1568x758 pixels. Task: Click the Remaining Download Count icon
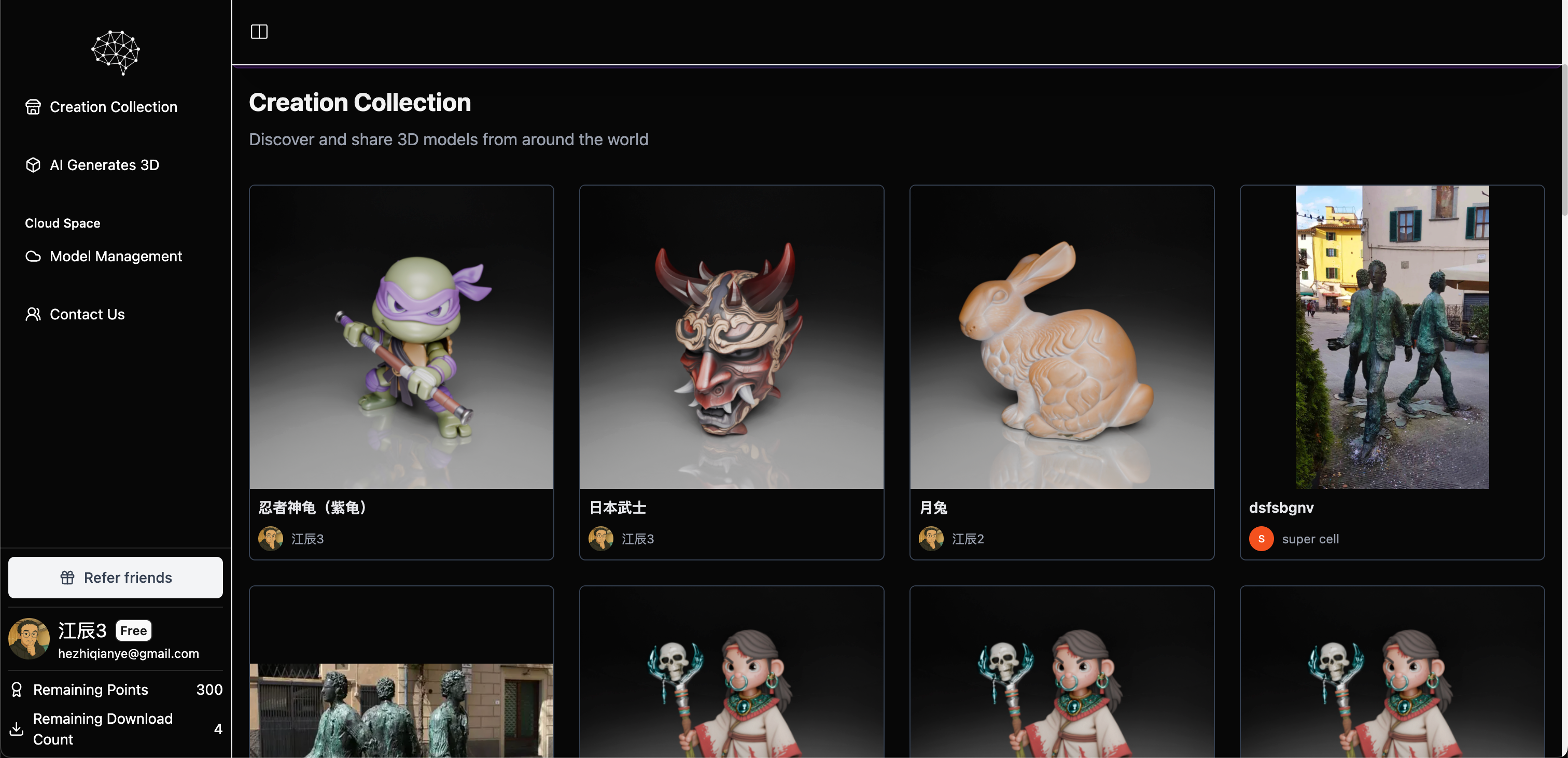pyautogui.click(x=16, y=729)
